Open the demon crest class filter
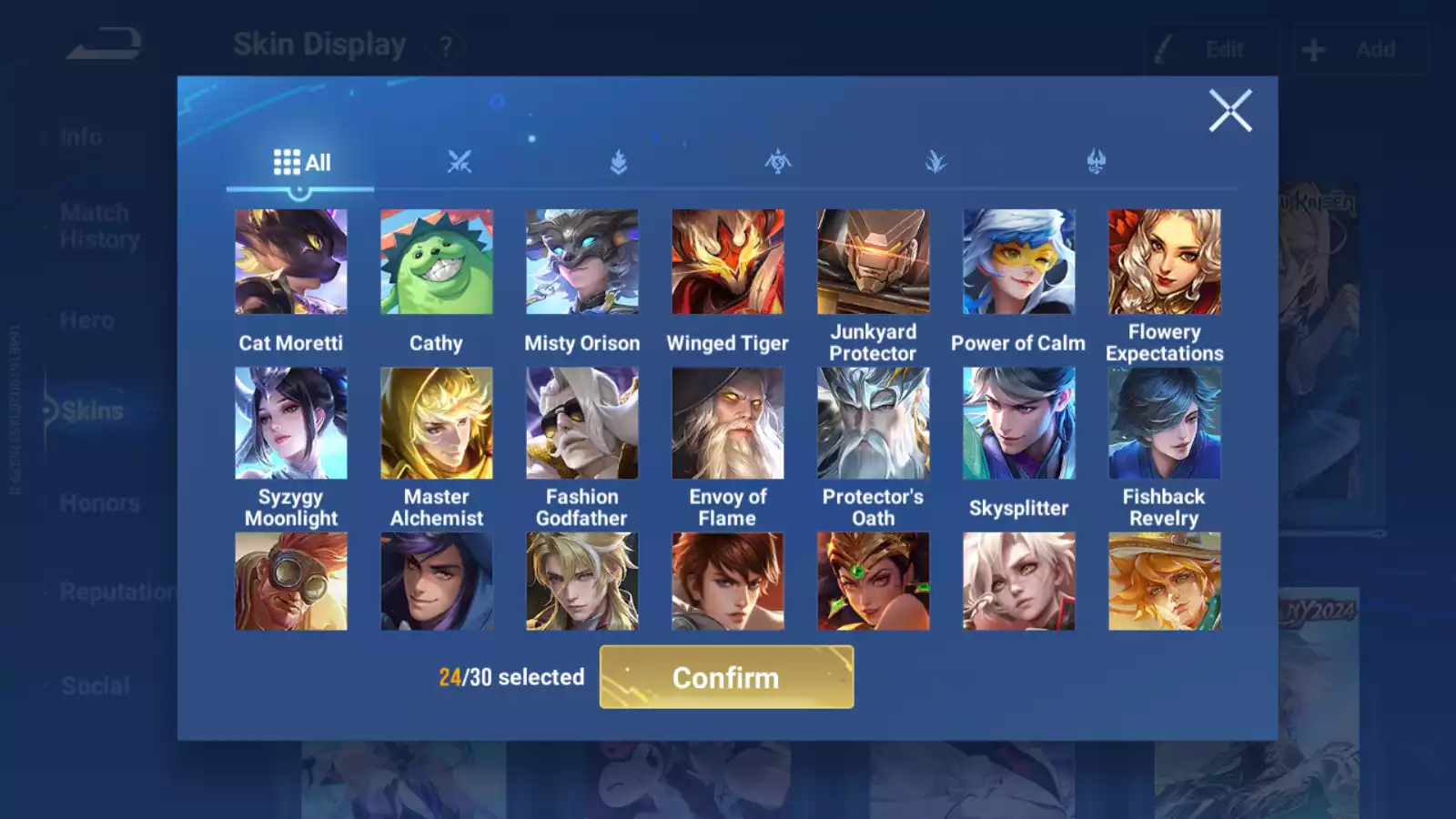 [x=1094, y=161]
